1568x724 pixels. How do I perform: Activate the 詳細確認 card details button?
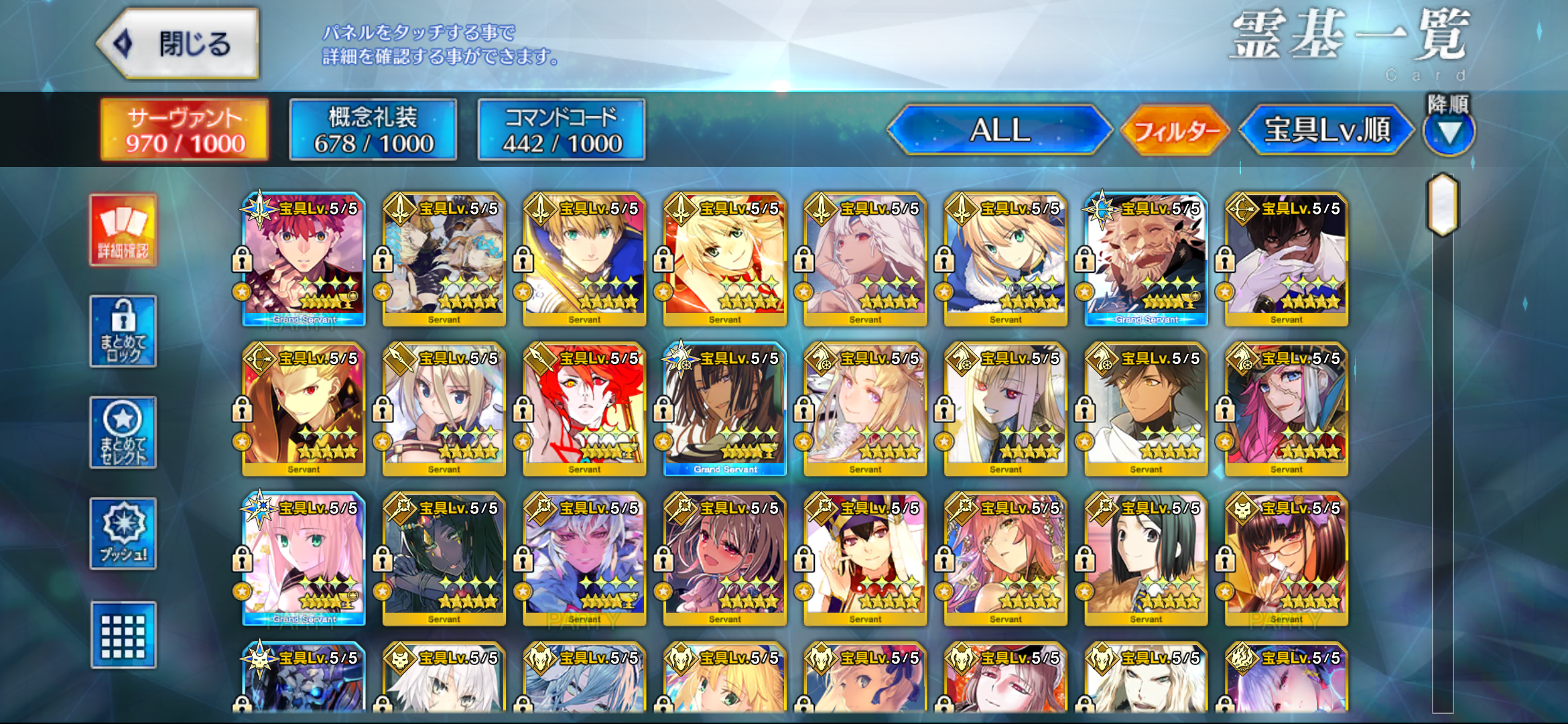pyautogui.click(x=123, y=231)
